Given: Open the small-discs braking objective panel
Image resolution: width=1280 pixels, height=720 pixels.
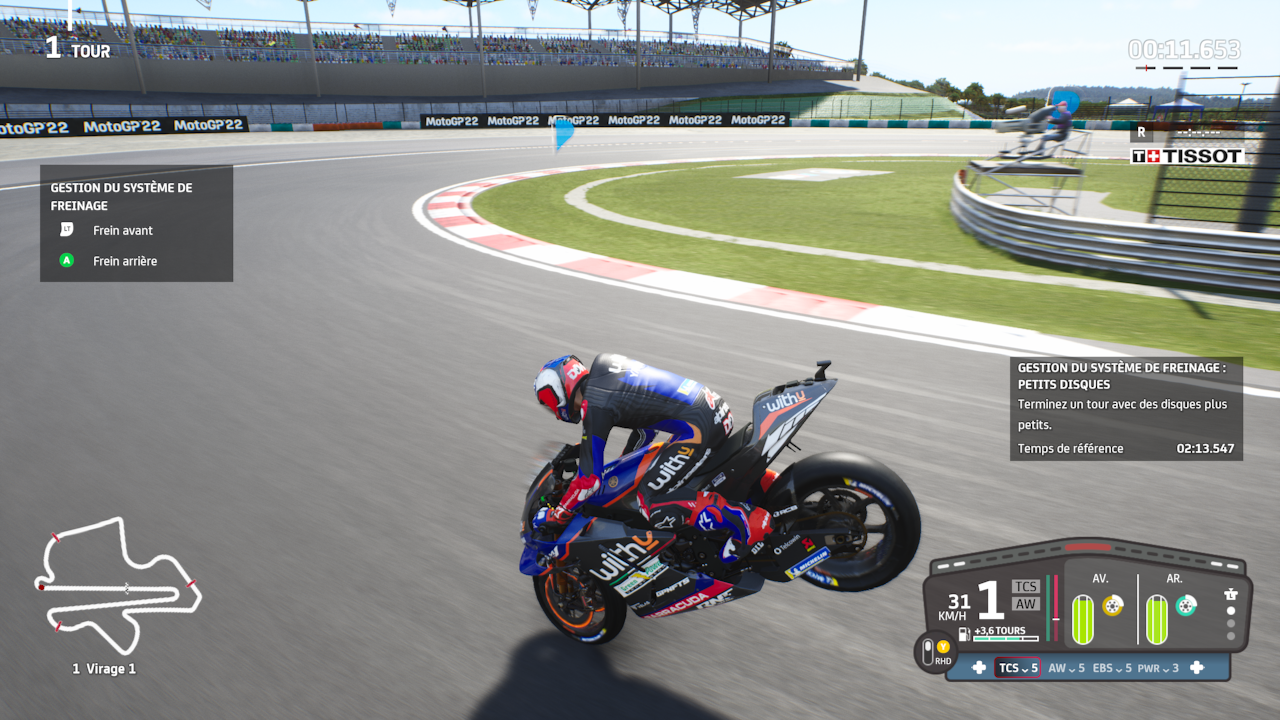Looking at the screenshot, I should click(x=1126, y=409).
